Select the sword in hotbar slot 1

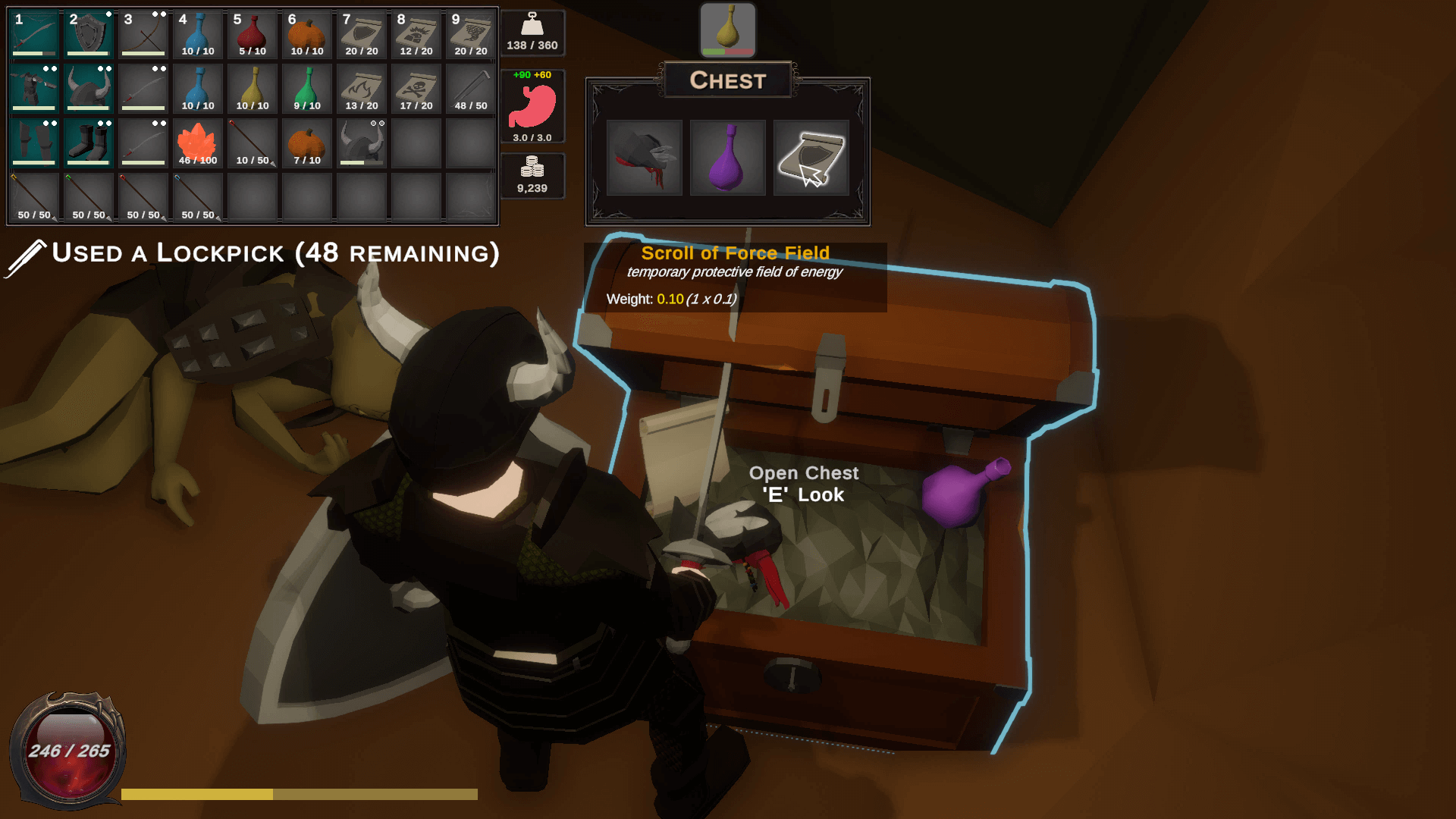(34, 34)
